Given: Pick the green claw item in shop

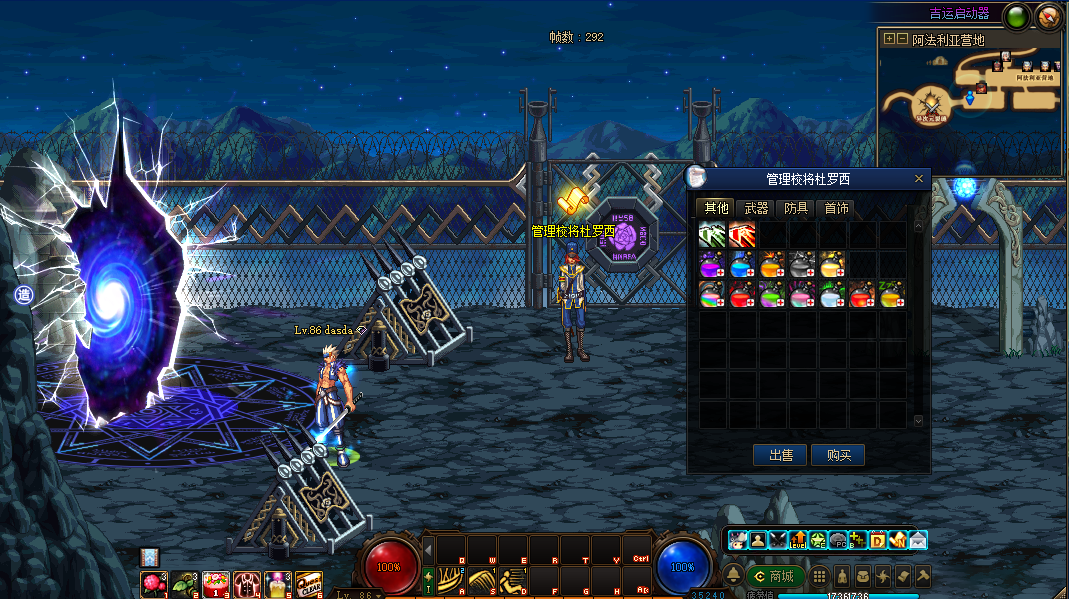Looking at the screenshot, I should coord(712,235).
